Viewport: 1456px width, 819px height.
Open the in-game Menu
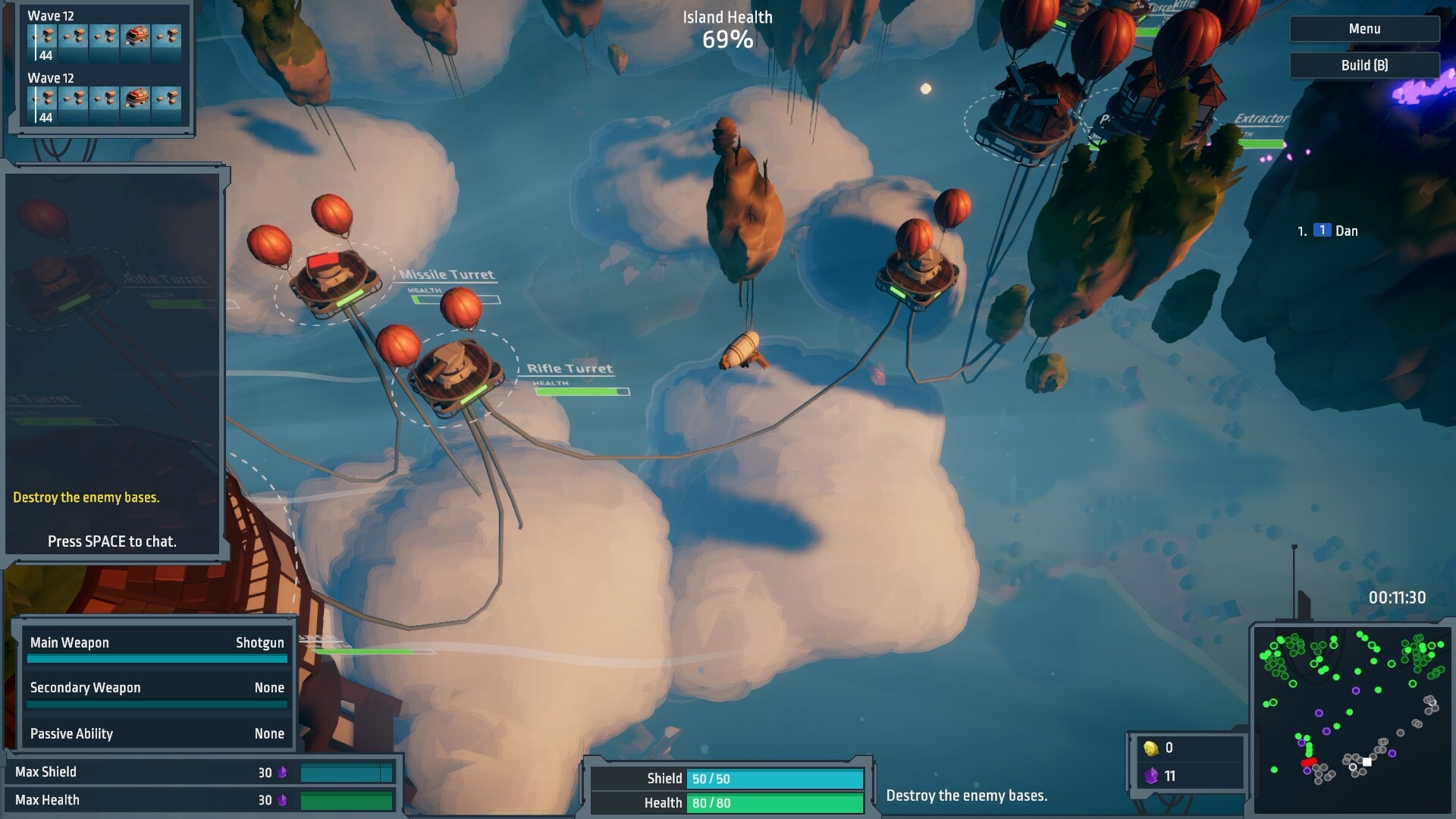point(1363,28)
